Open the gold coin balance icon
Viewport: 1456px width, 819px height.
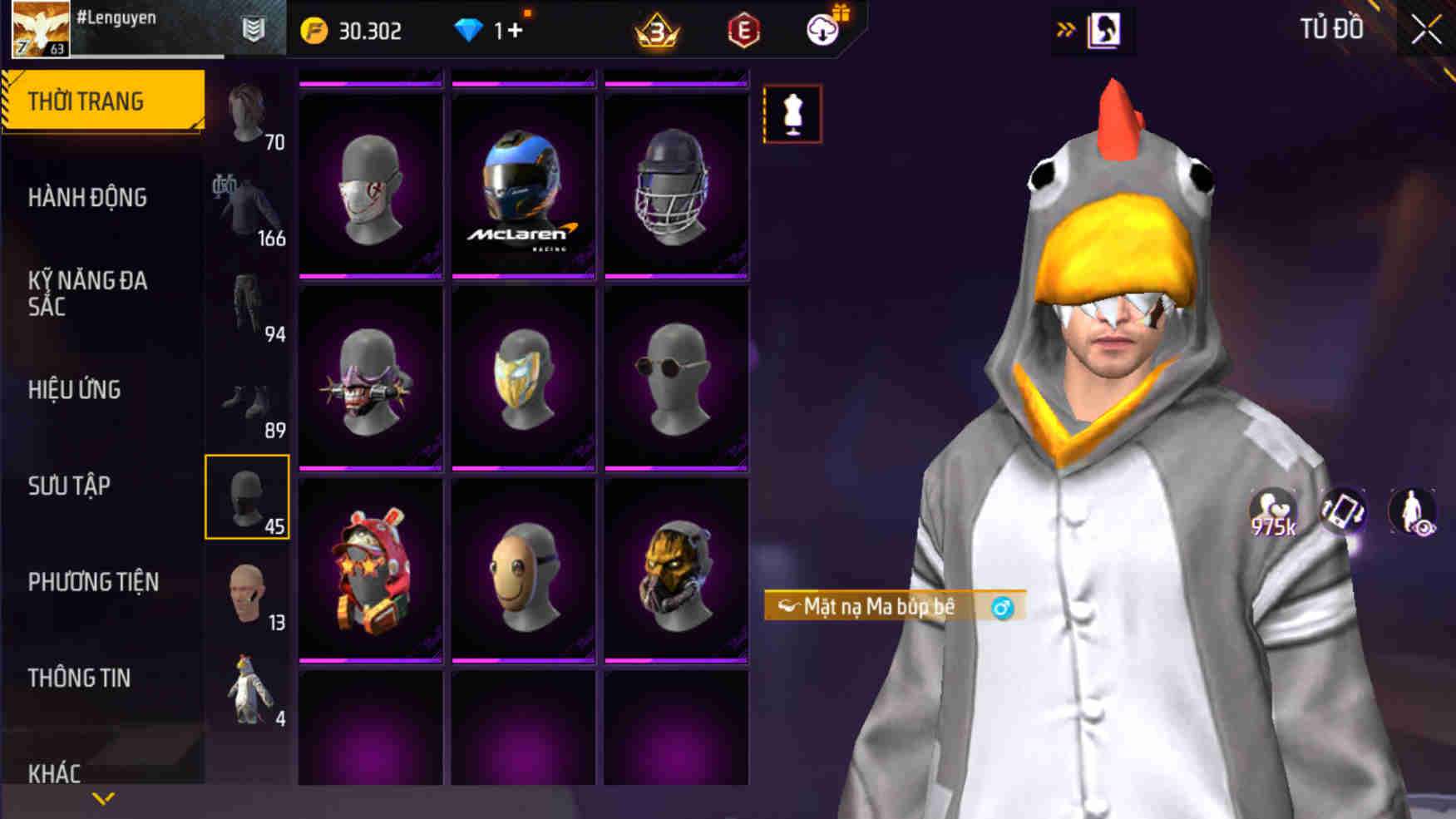[x=313, y=30]
